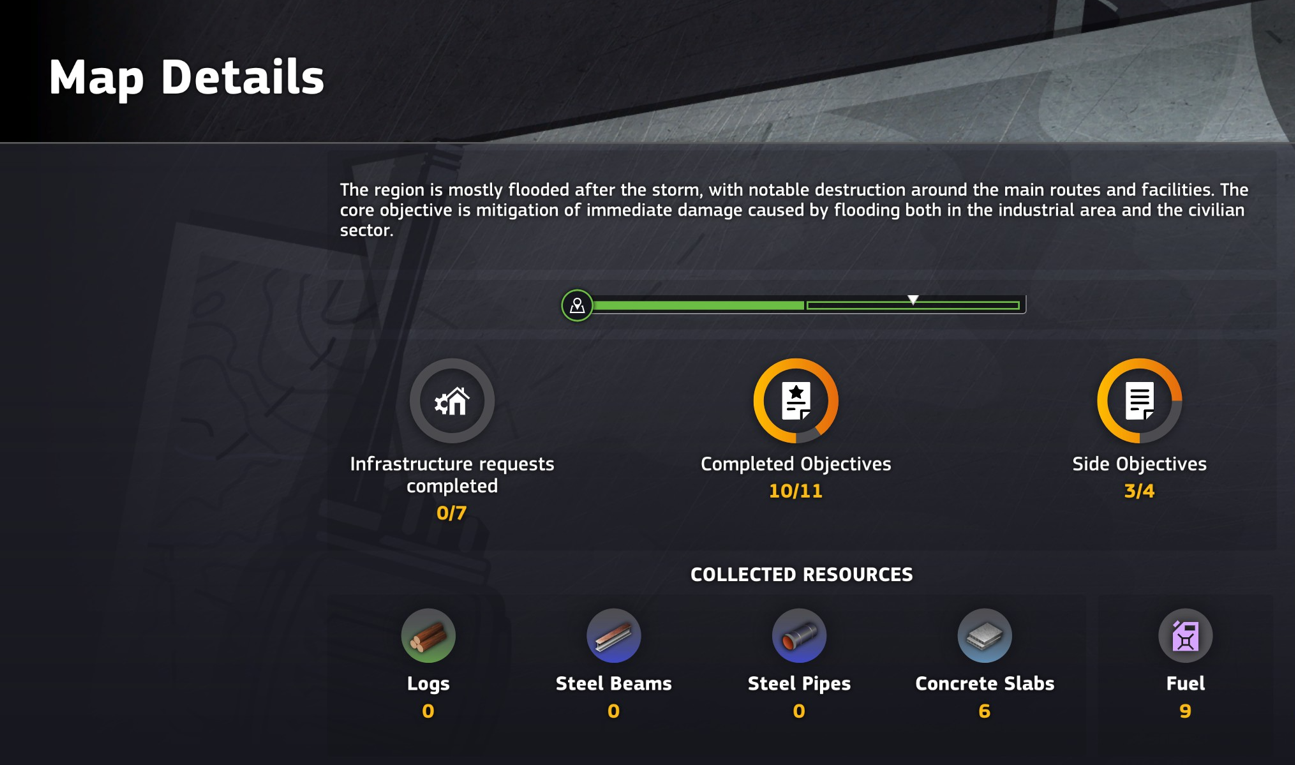Viewport: 1295px width, 765px height.
Task: Select the Completed Objectives document icon
Action: tap(796, 400)
